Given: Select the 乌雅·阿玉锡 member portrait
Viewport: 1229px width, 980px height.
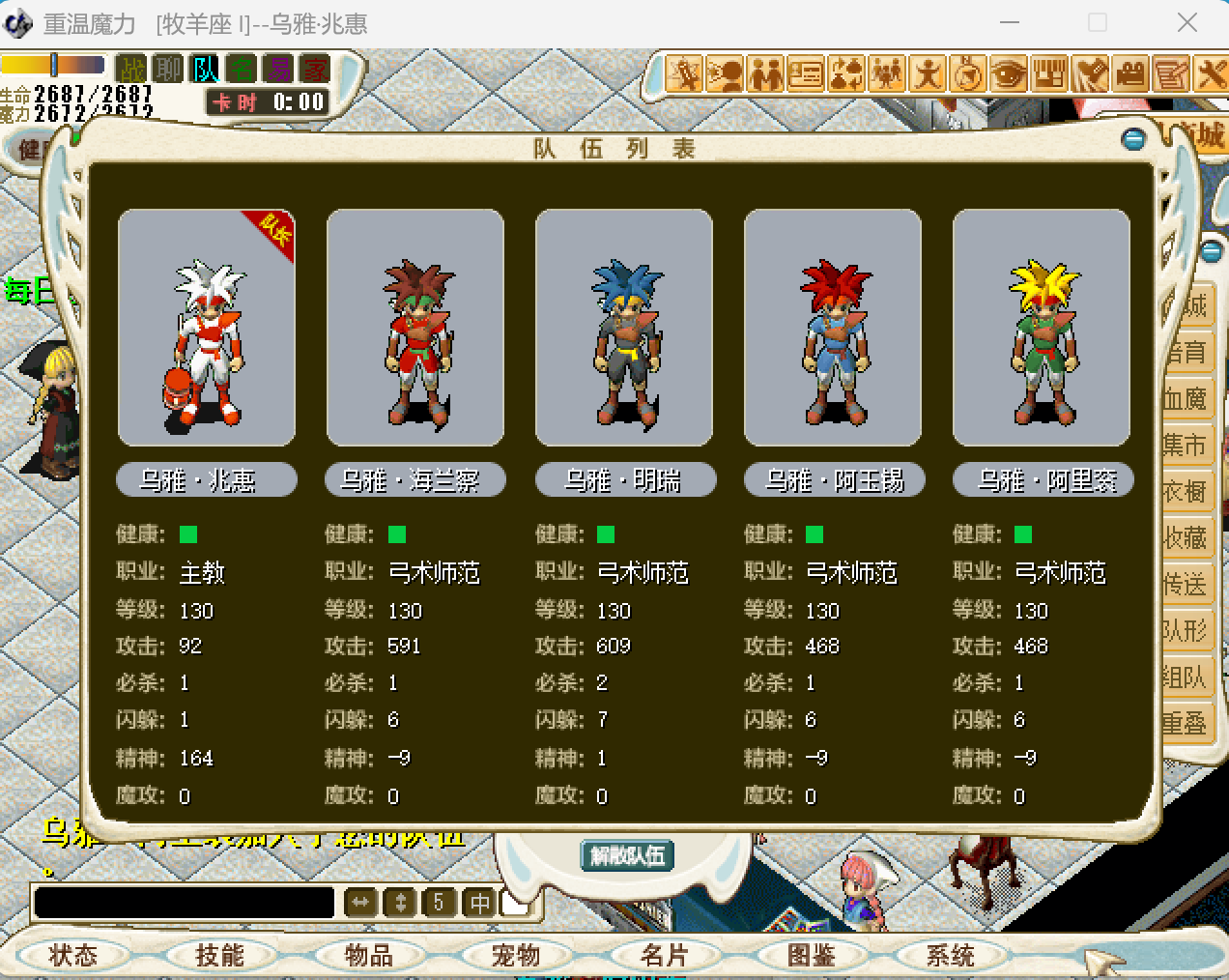Looking at the screenshot, I should tap(833, 328).
